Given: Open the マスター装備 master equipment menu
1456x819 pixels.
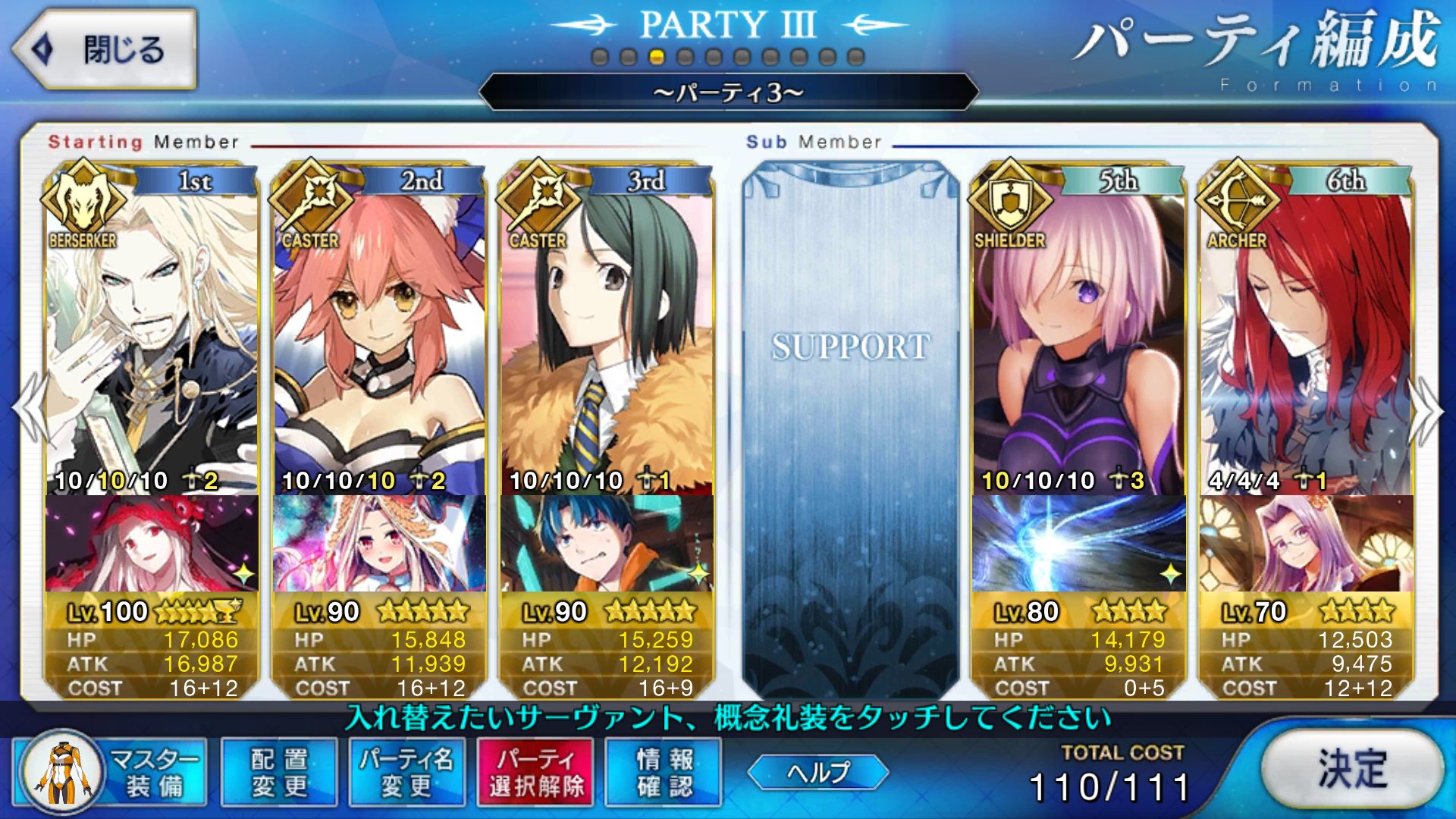Looking at the screenshot, I should pyautogui.click(x=110, y=772).
